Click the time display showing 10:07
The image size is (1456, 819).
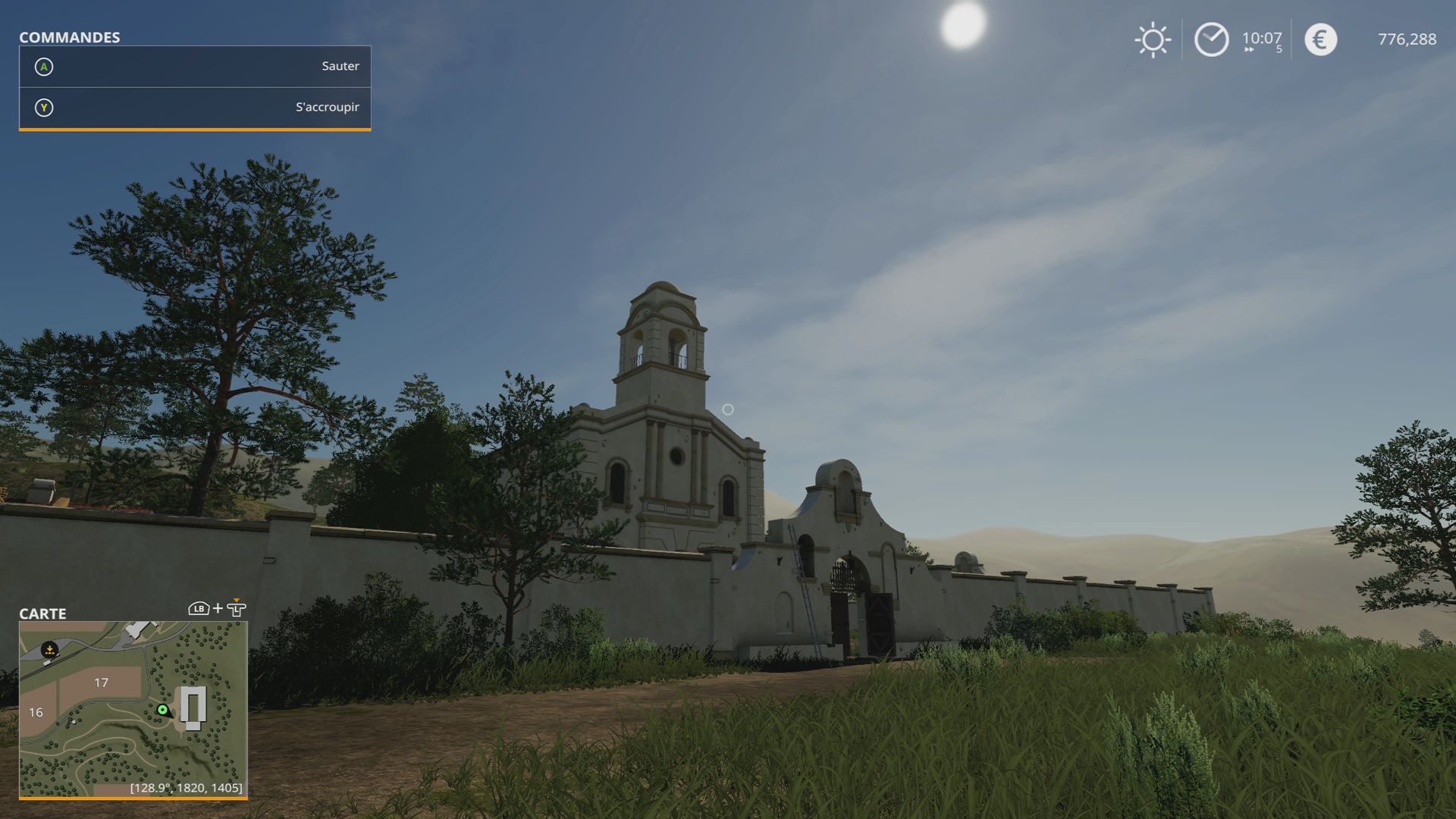tap(1261, 37)
